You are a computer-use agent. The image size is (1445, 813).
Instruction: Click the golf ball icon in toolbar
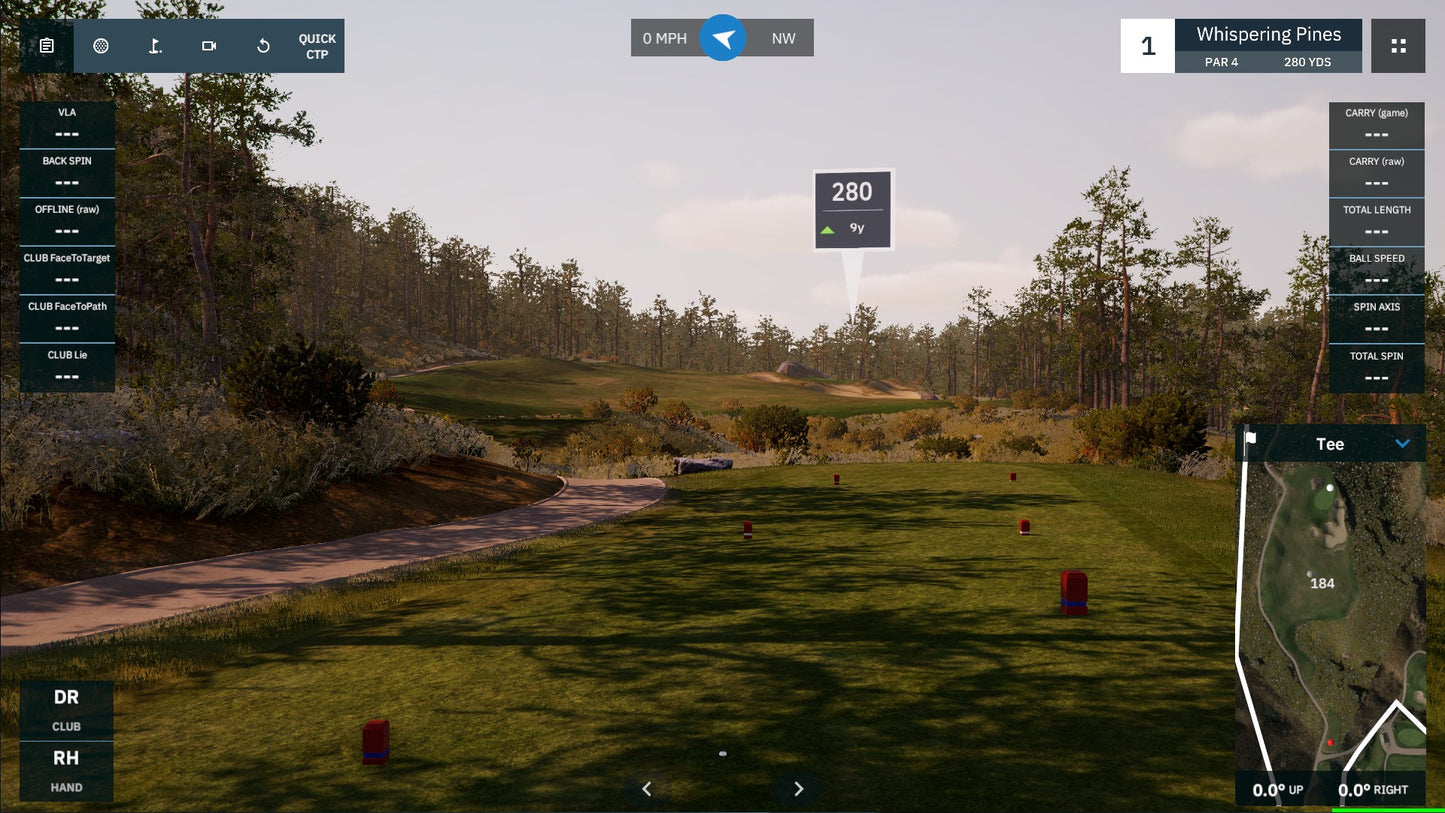[x=101, y=46]
